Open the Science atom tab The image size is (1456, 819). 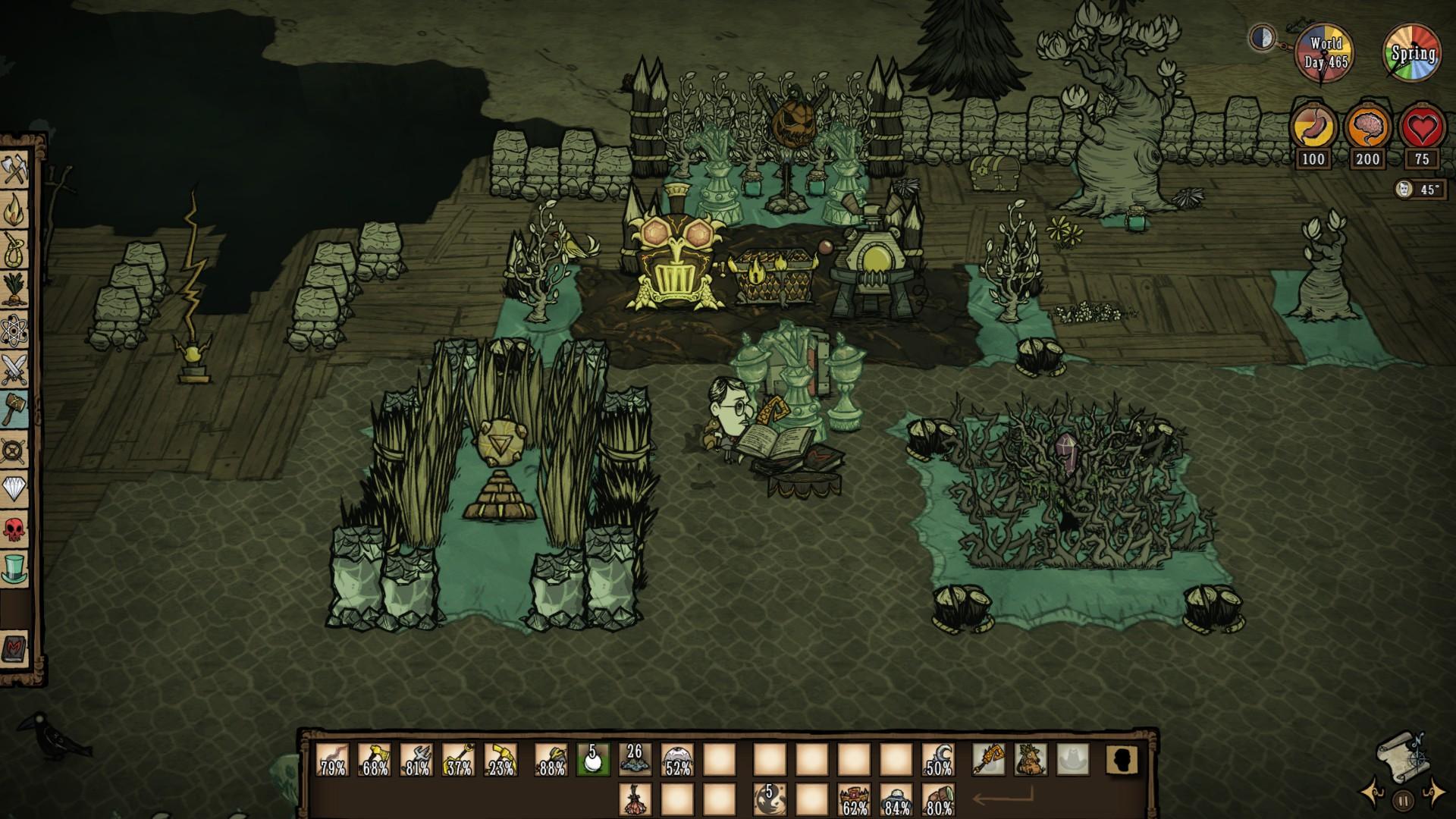pyautogui.click(x=15, y=330)
